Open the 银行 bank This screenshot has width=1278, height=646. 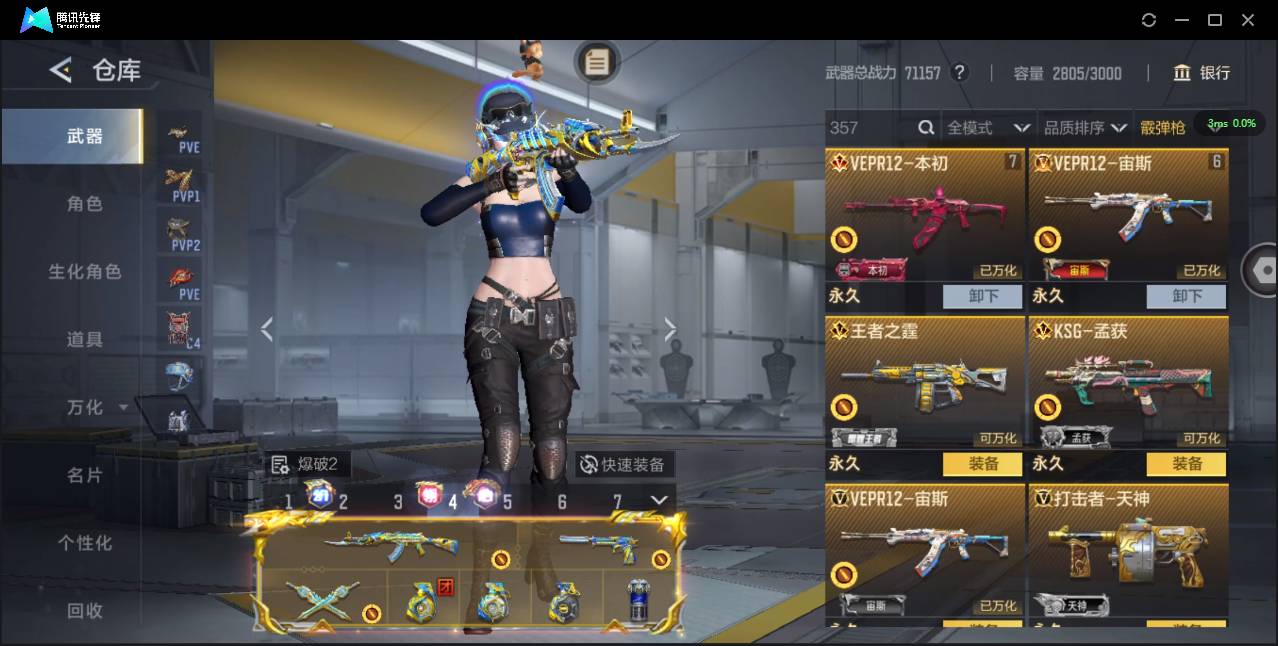1202,73
